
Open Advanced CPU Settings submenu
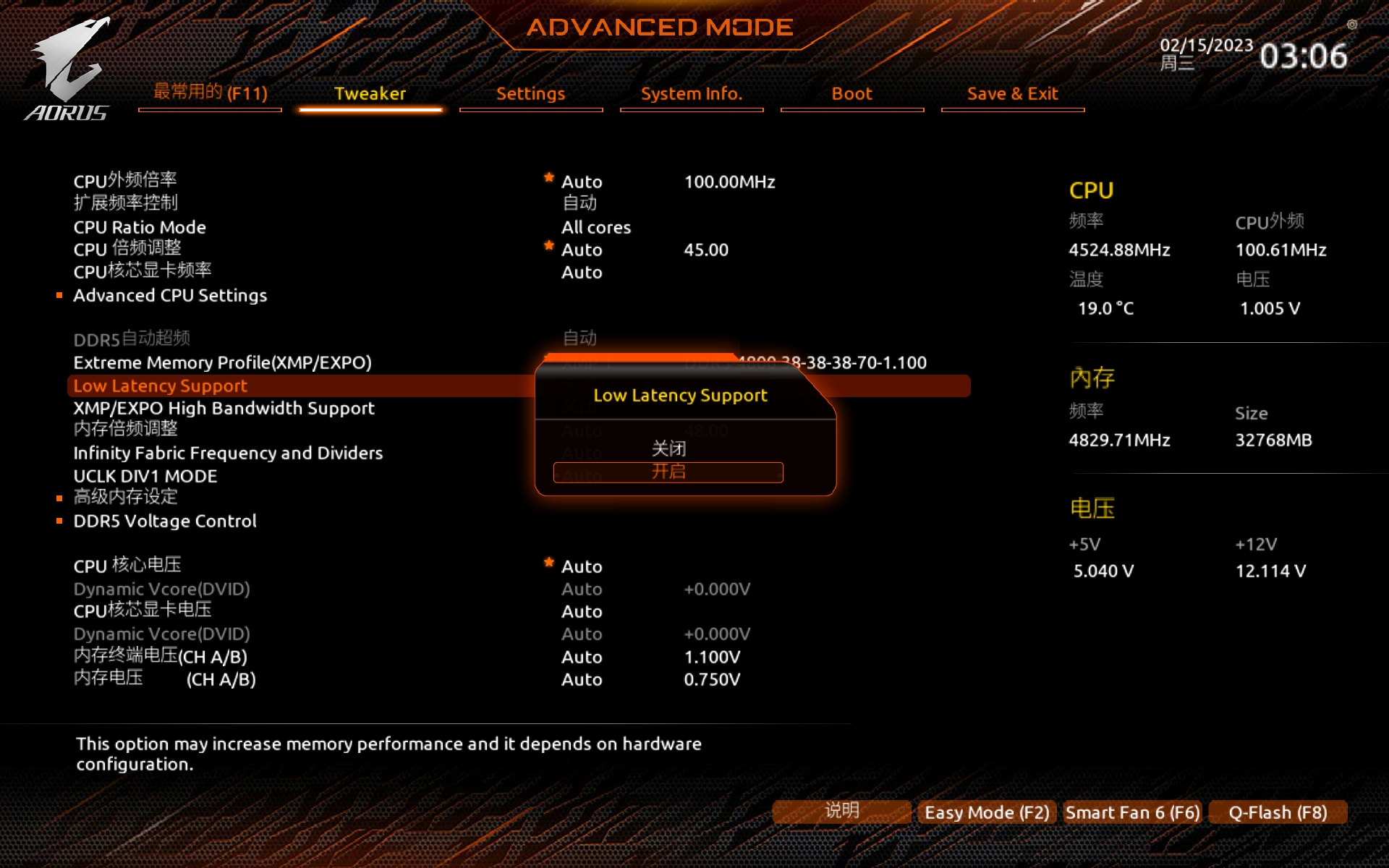[x=170, y=295]
